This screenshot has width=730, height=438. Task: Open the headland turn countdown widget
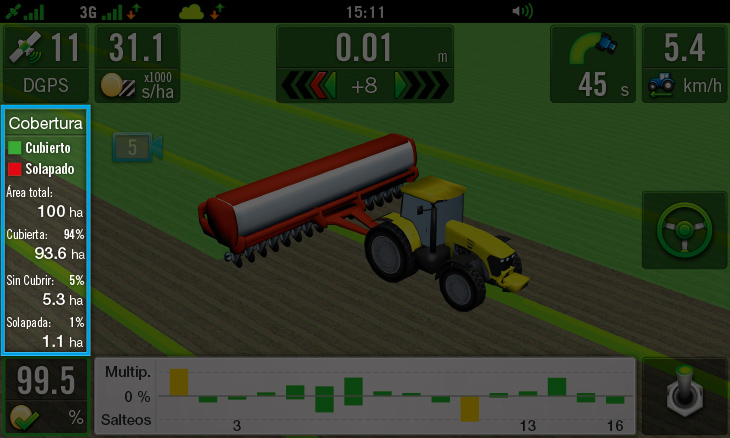[x=593, y=63]
